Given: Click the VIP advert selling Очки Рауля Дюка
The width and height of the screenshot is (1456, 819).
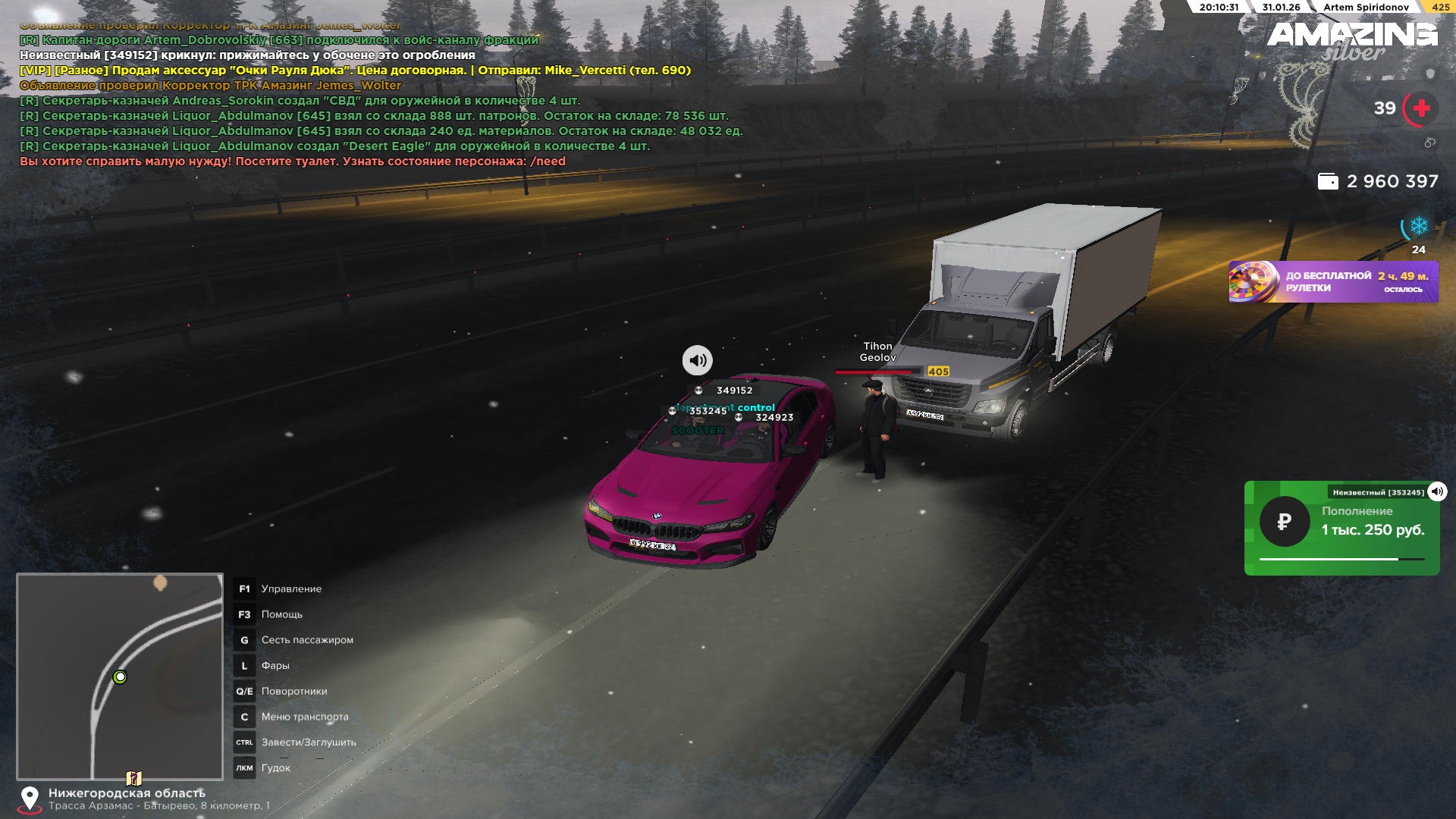Looking at the screenshot, I should pos(355,71).
